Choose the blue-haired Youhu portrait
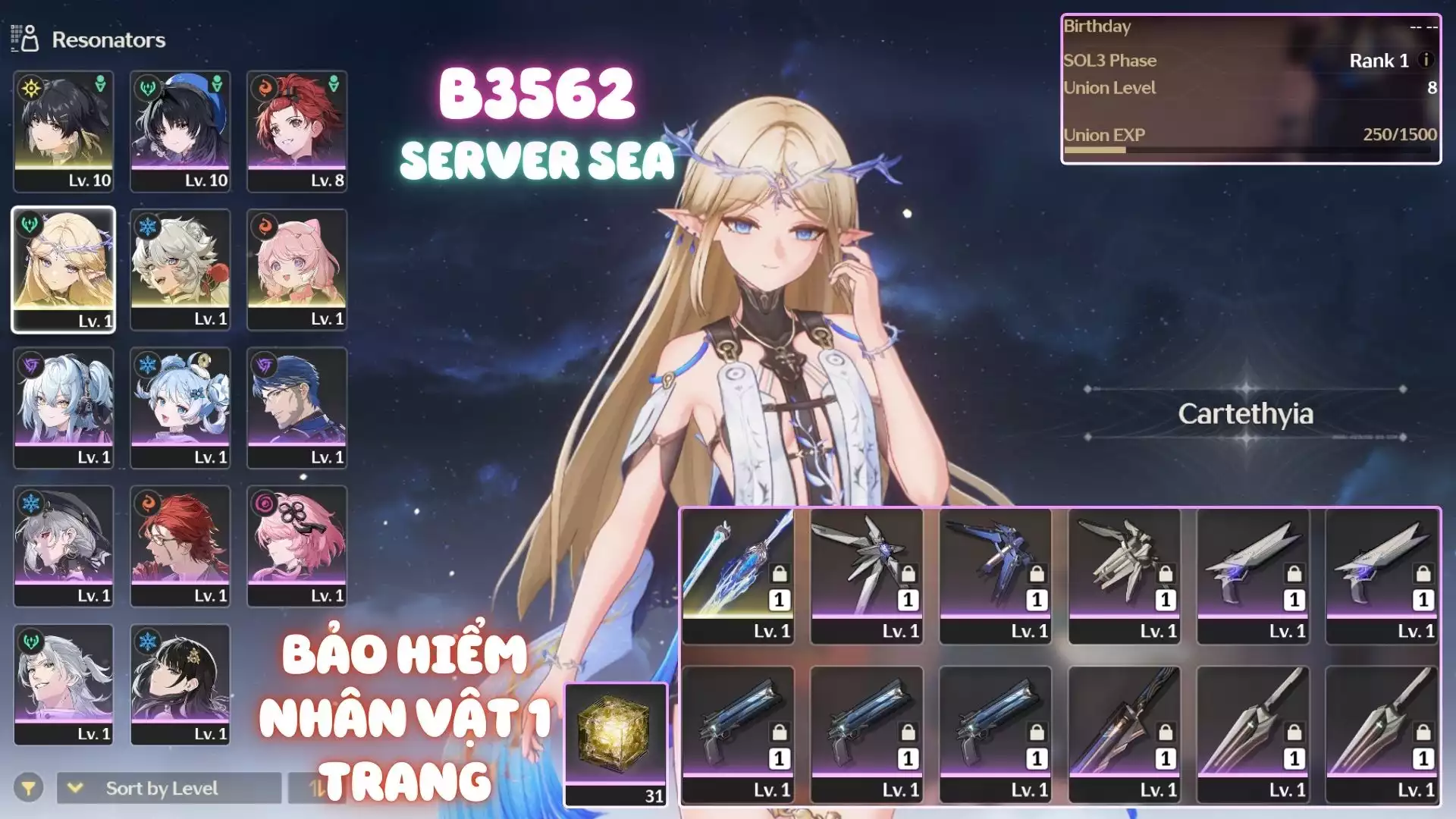 click(x=180, y=408)
